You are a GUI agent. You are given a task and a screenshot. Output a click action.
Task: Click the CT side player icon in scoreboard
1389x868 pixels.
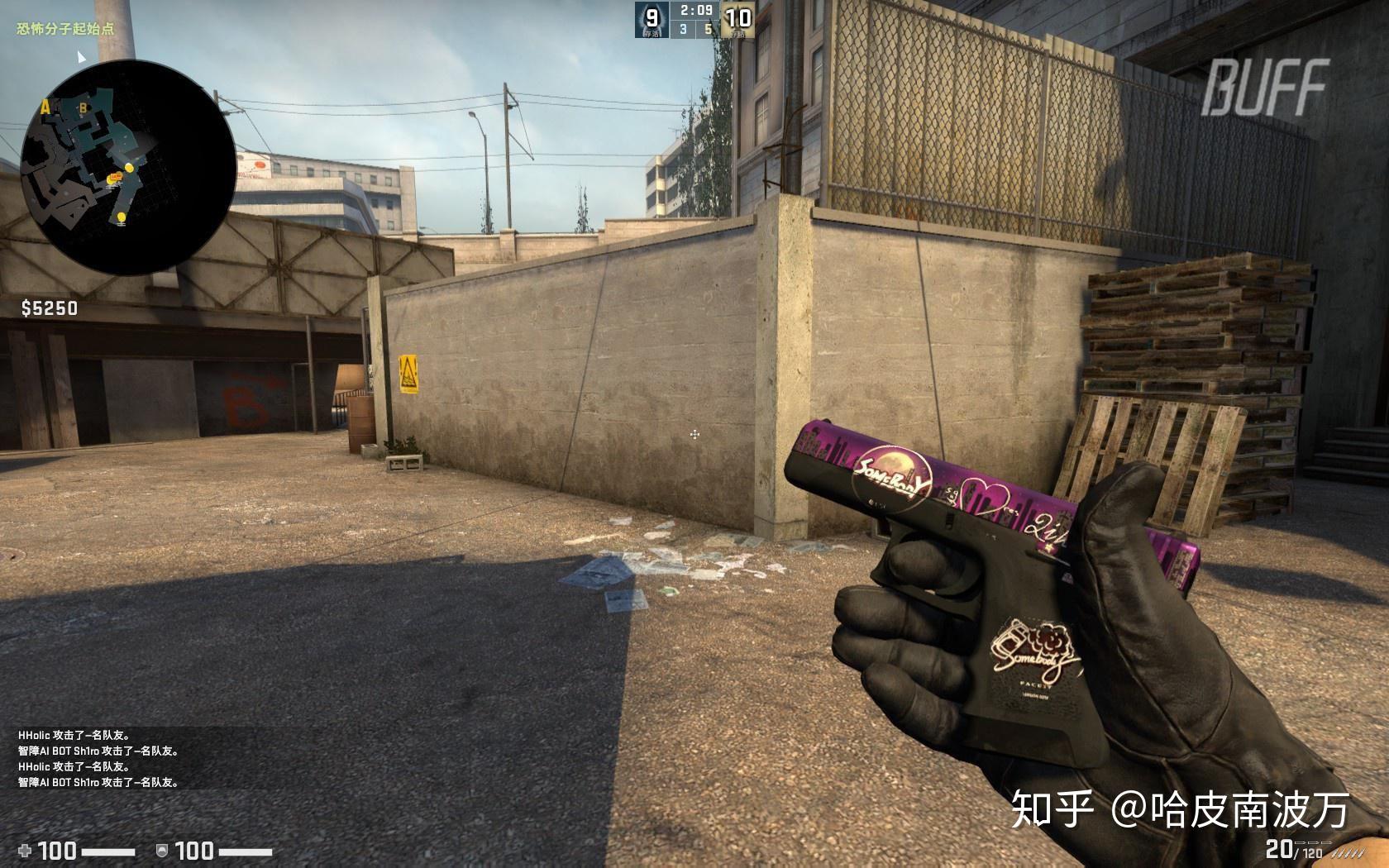pos(737,21)
